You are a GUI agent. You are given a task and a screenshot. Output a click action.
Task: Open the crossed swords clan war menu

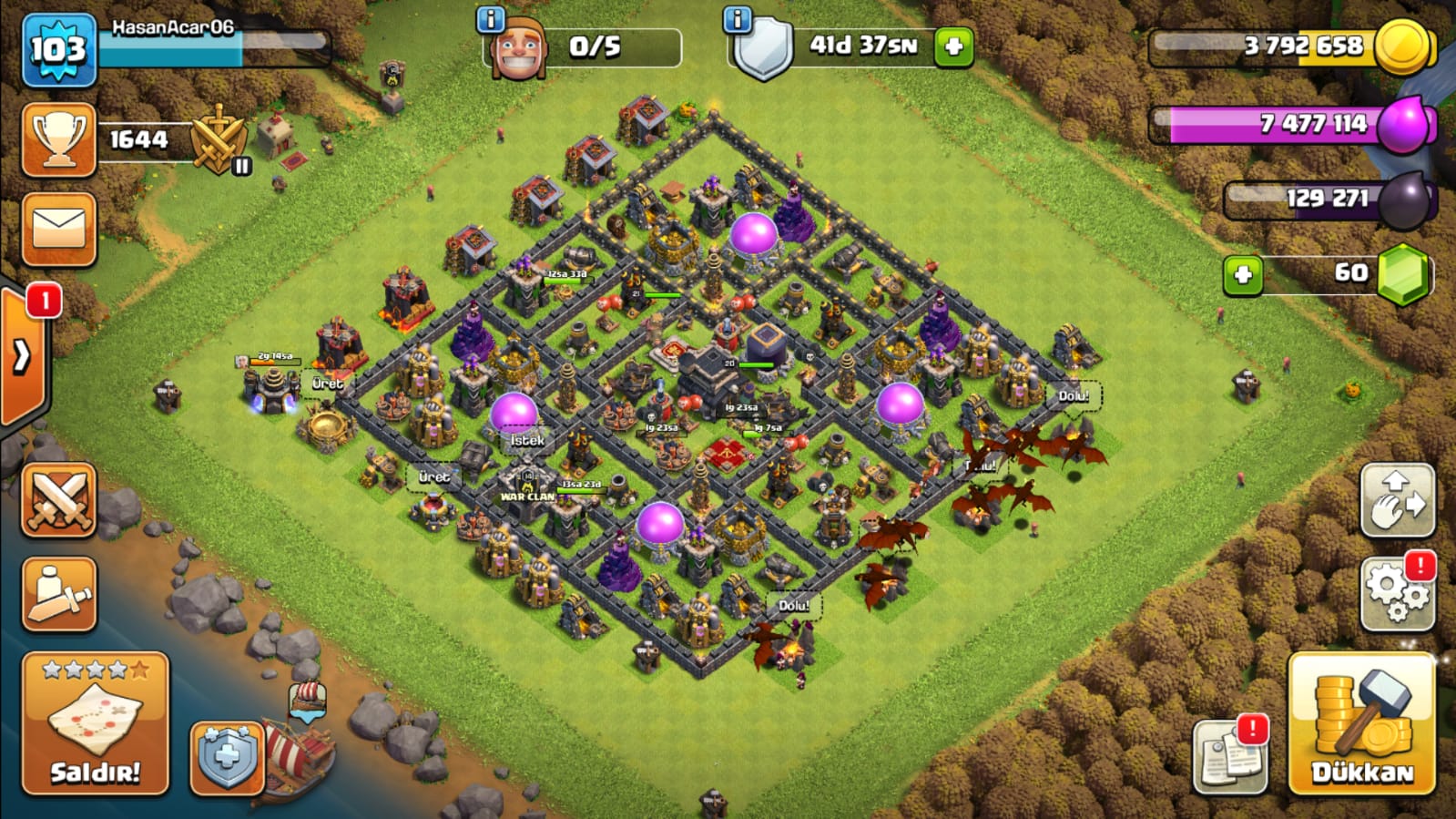[59, 499]
